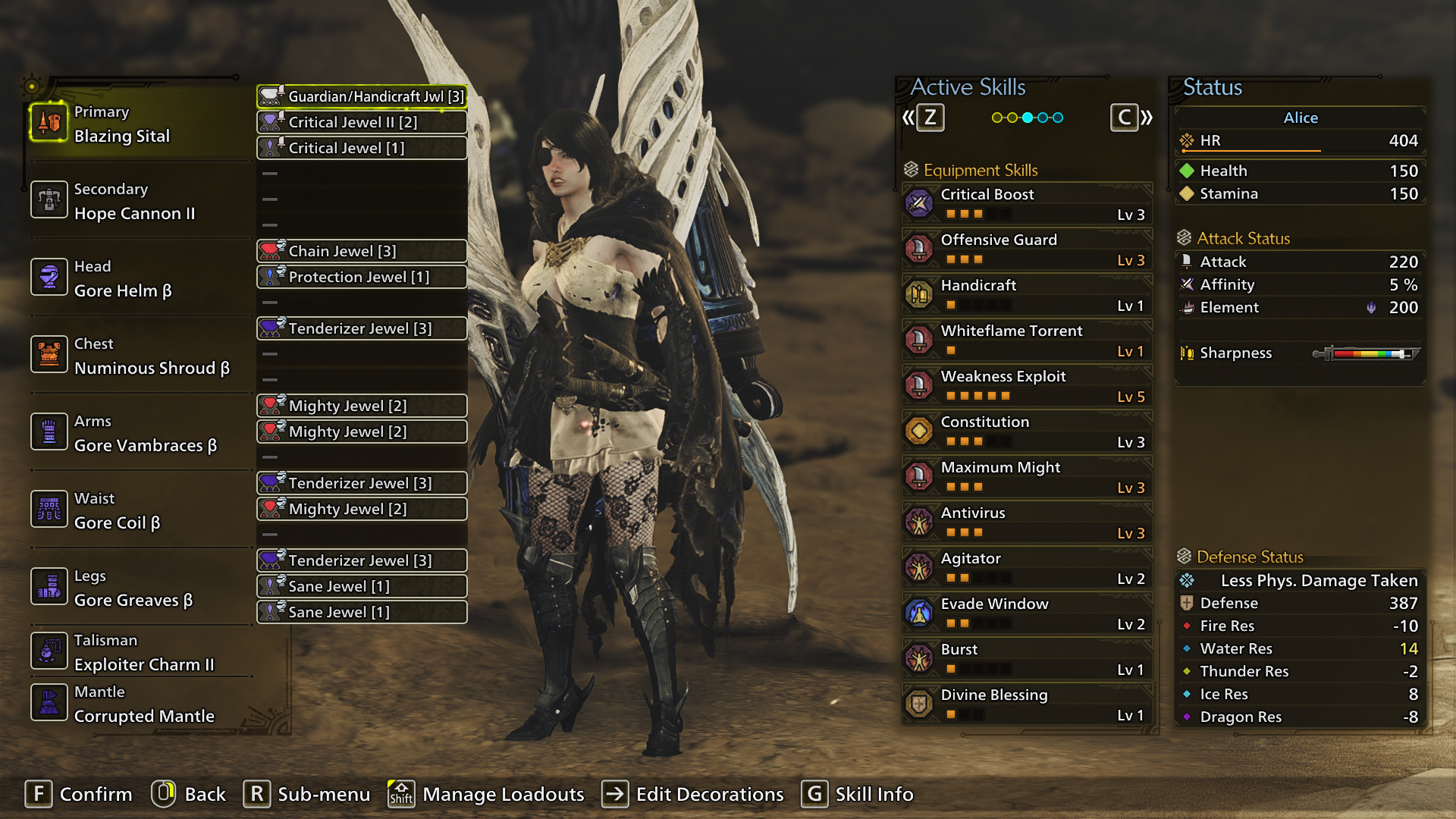Click the Divine Blessing skill row
This screenshot has width=1456, height=819.
(x=1028, y=704)
